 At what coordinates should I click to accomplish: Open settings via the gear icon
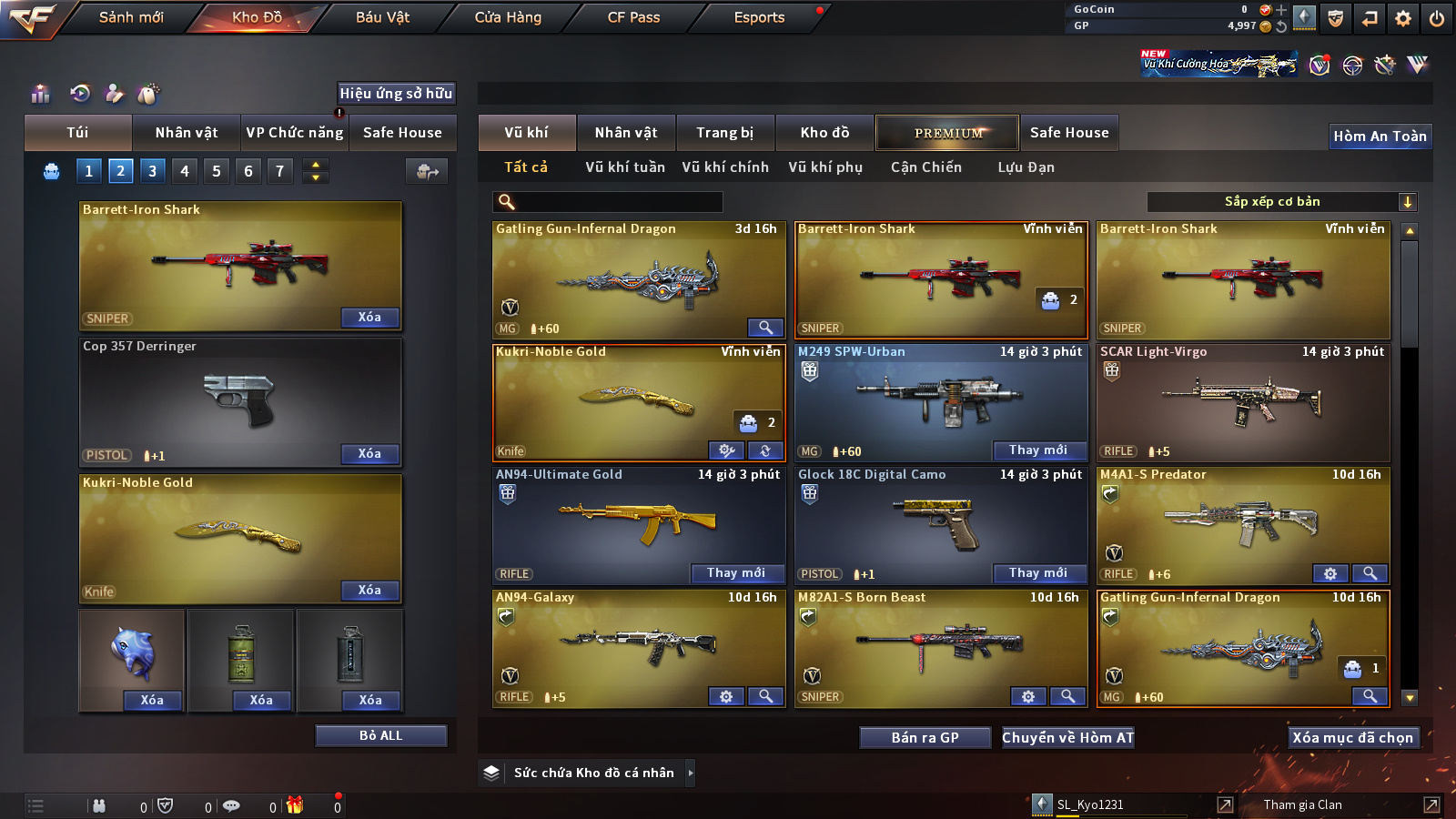1403,18
